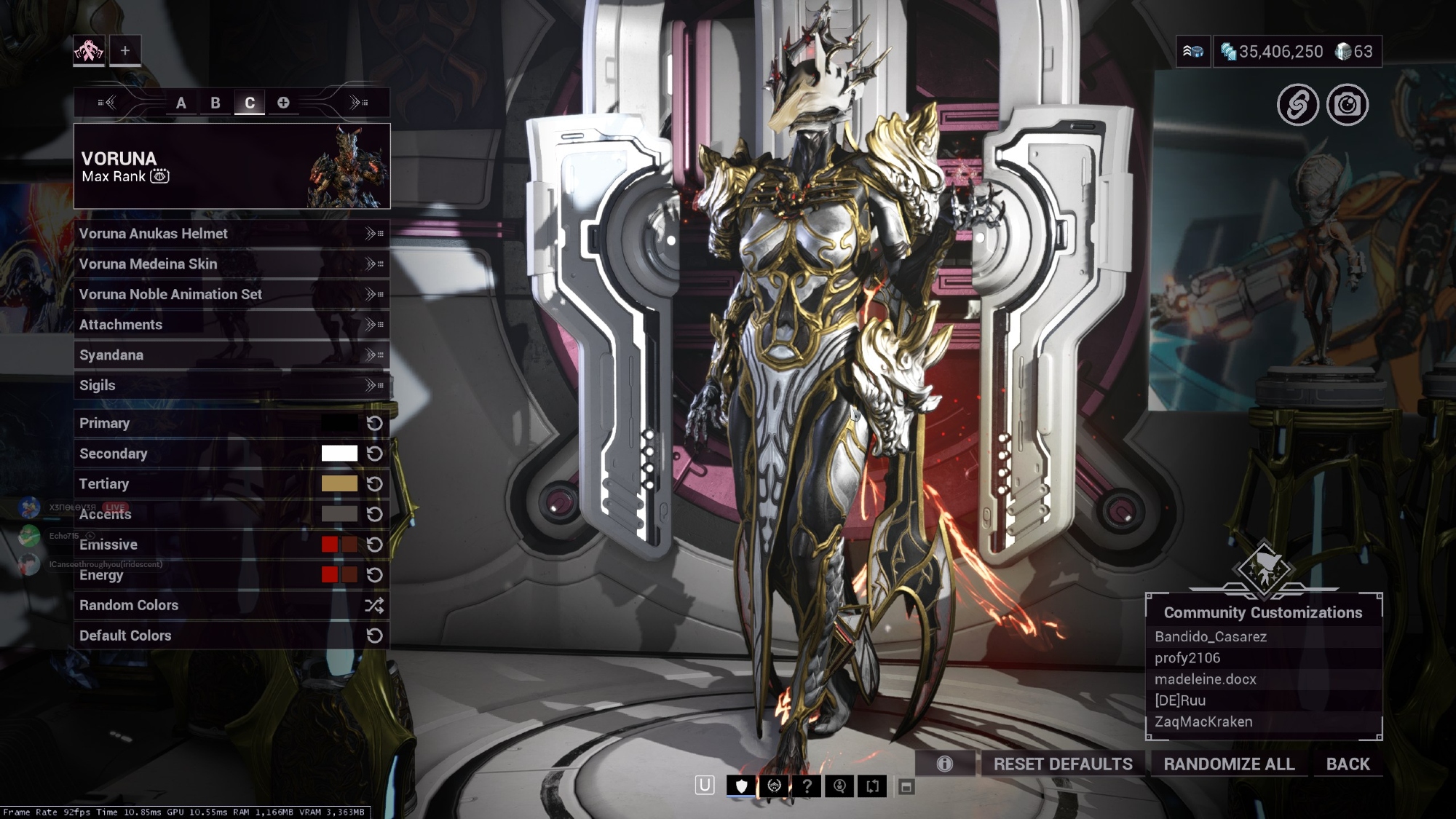Pick the white Secondary color swatch
This screenshot has width=1456, height=819.
pos(339,454)
